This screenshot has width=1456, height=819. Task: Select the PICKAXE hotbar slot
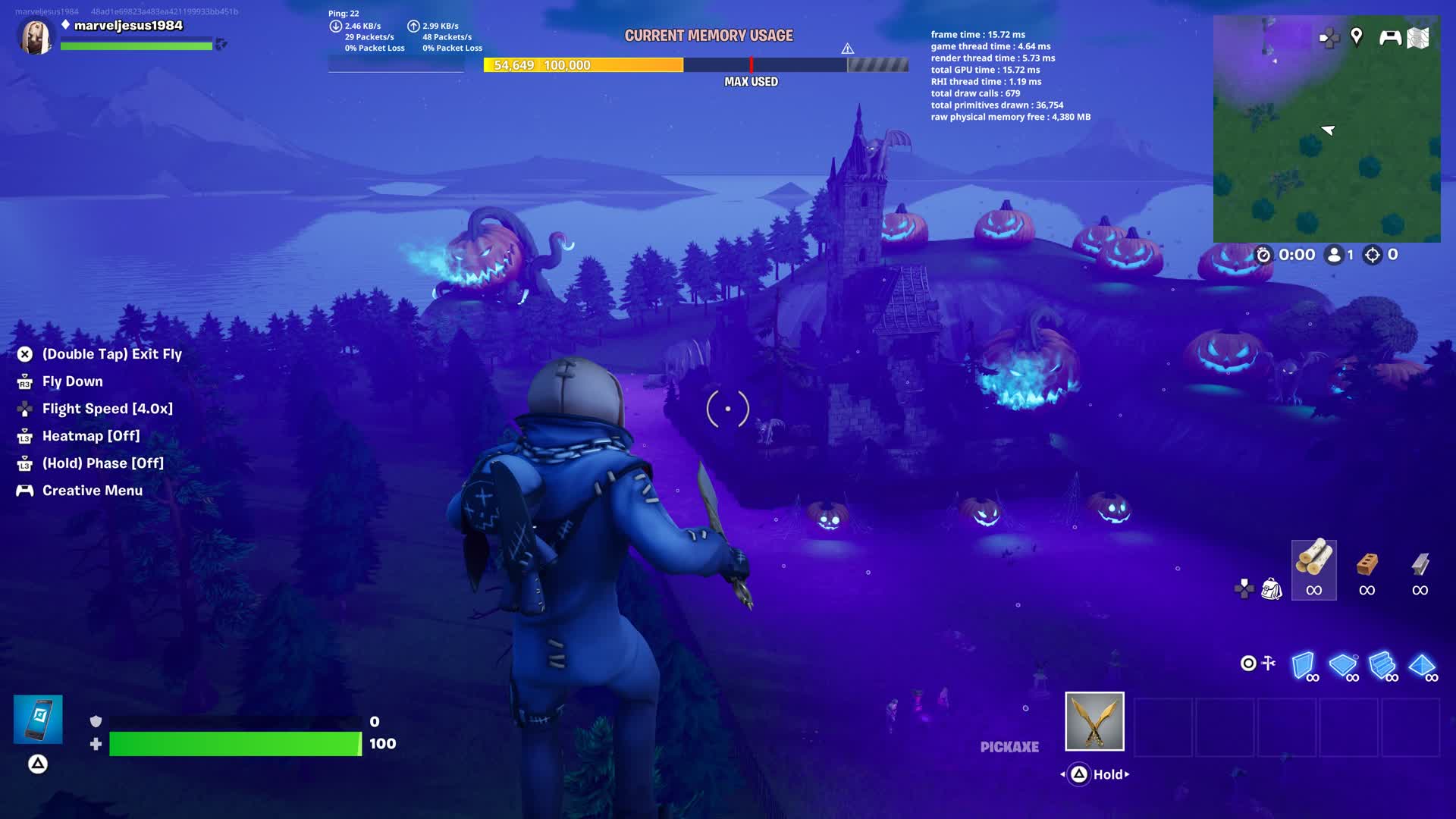(x=1094, y=722)
